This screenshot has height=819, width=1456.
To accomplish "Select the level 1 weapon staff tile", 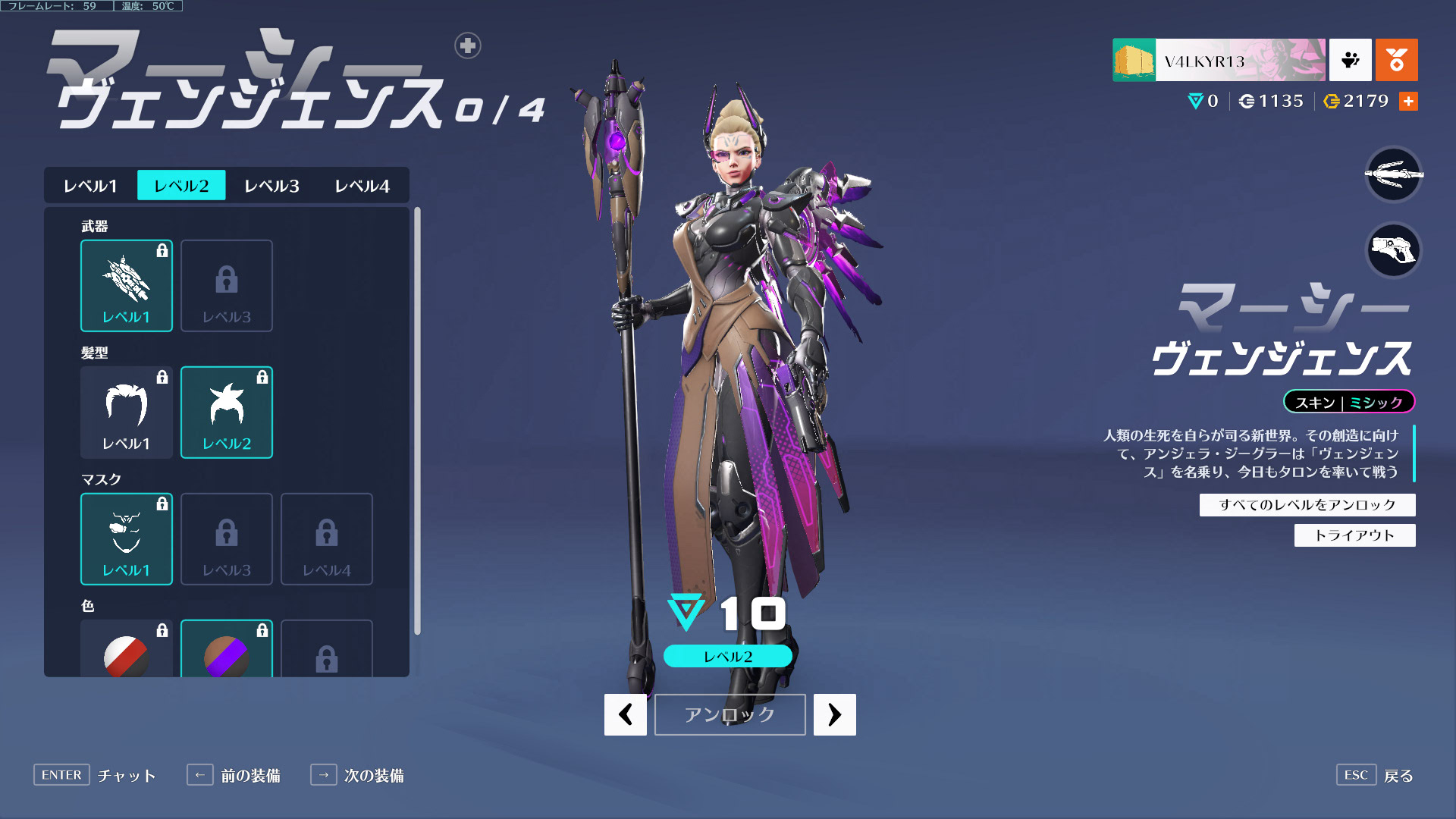I will 127,286.
